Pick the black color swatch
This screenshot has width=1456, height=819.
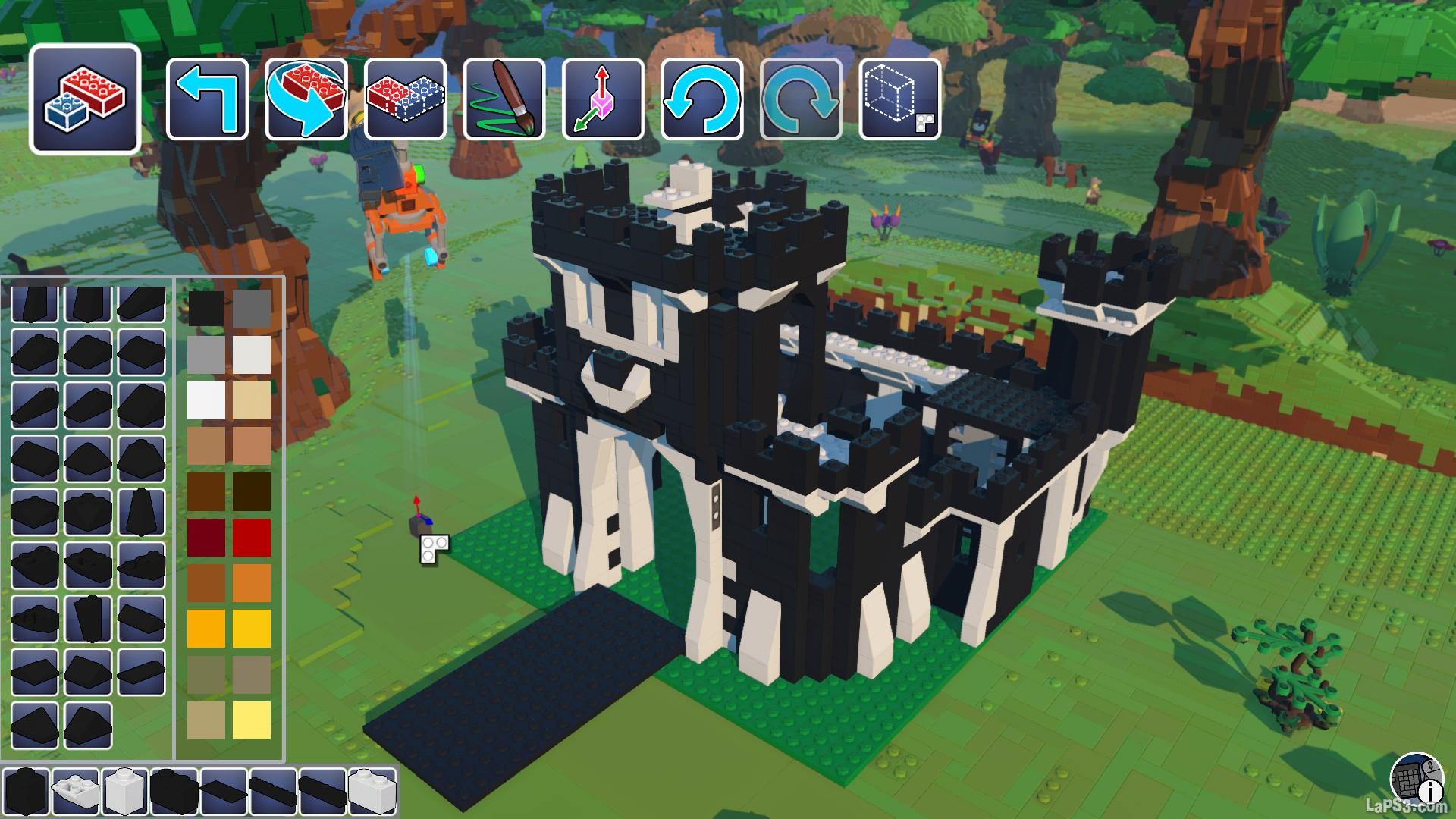(206, 309)
